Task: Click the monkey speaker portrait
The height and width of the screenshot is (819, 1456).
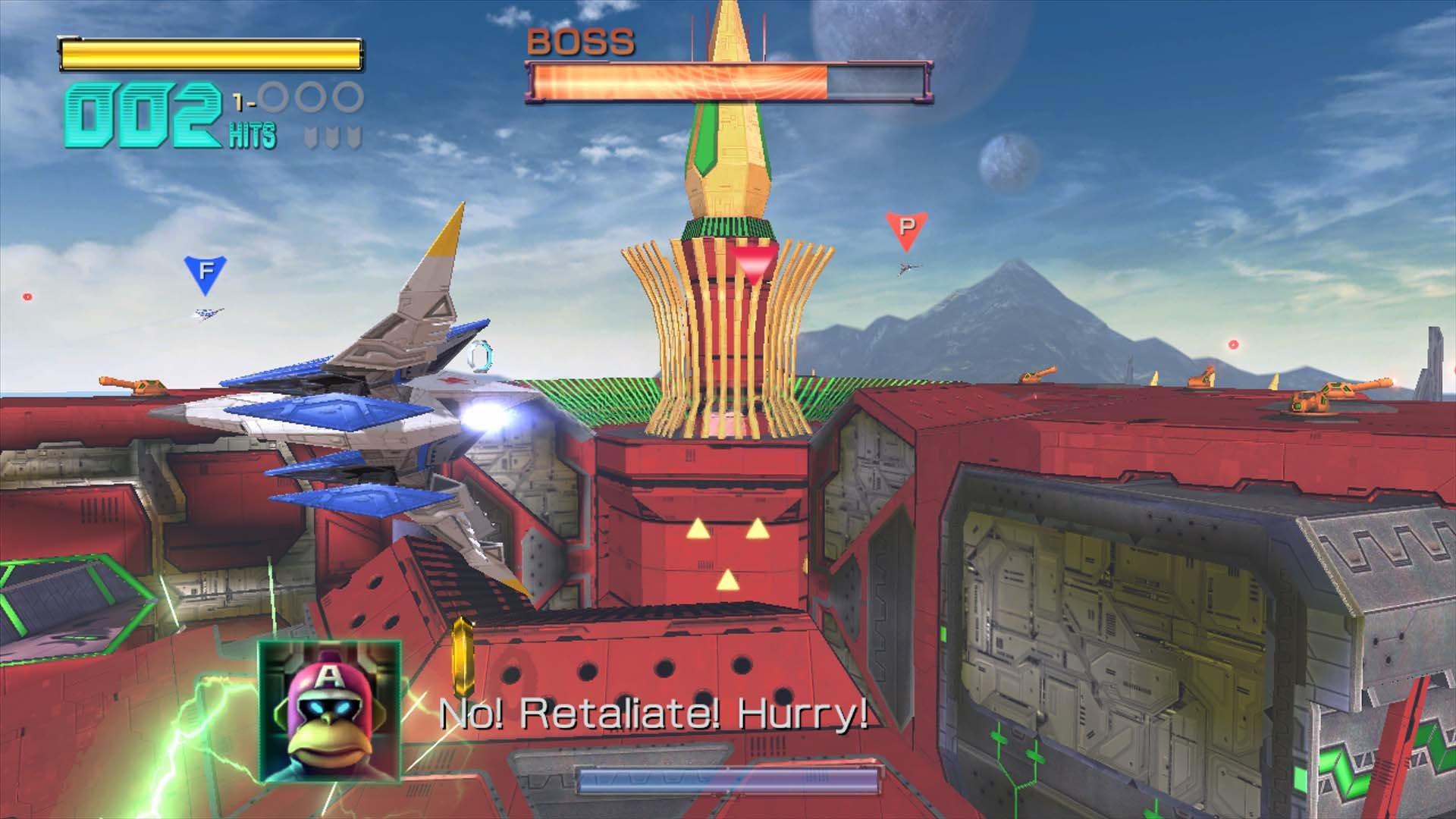Action: (x=329, y=711)
